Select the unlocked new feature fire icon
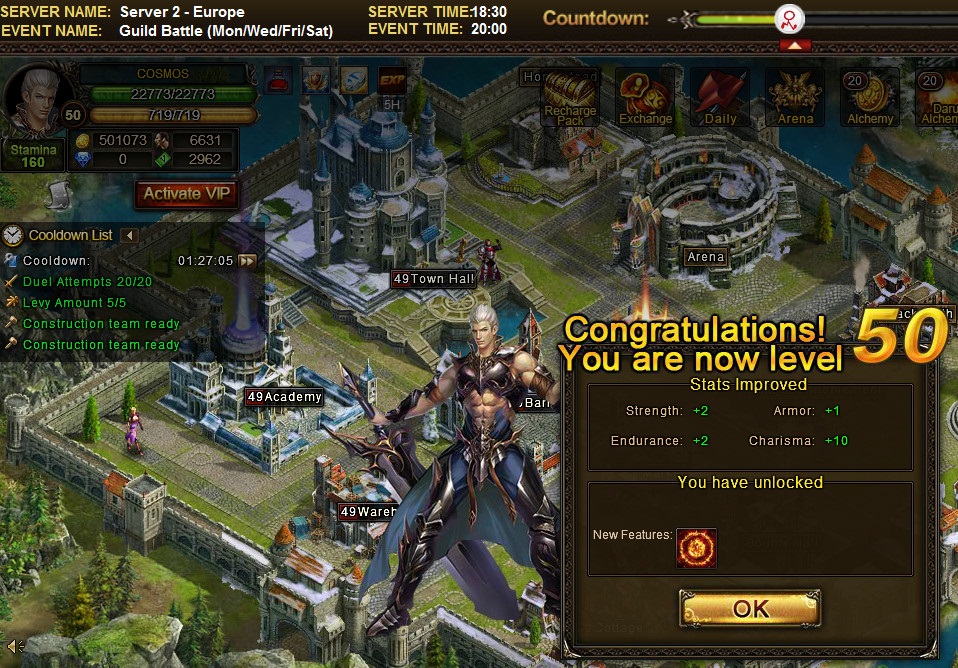 click(696, 548)
